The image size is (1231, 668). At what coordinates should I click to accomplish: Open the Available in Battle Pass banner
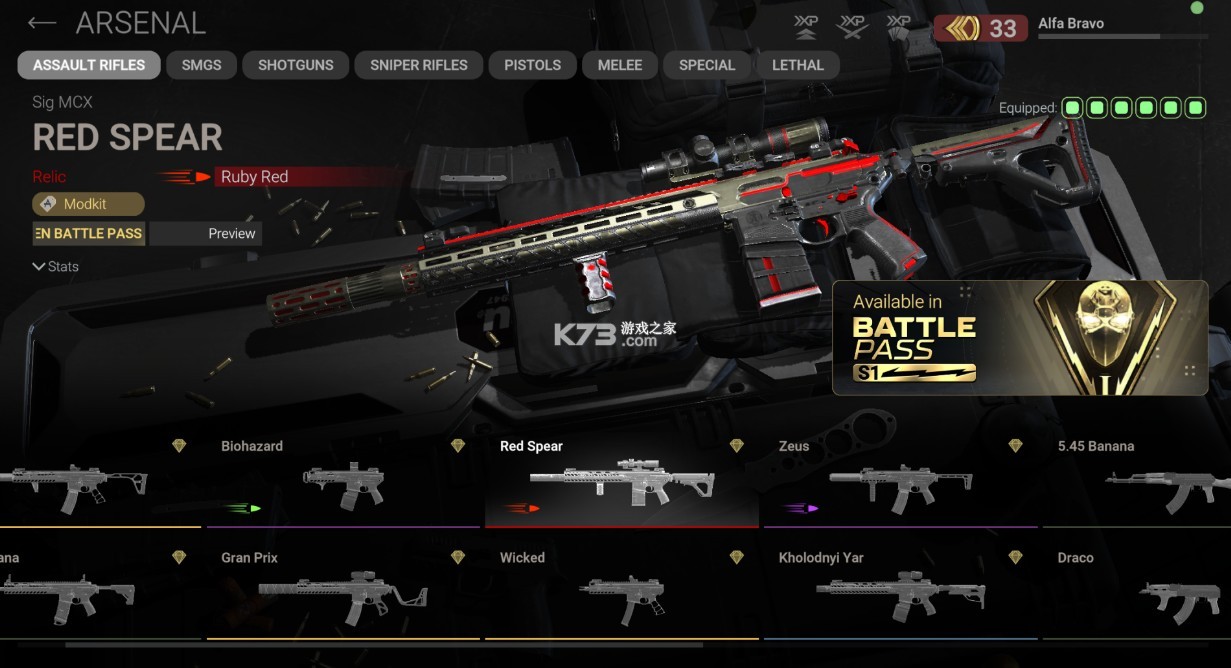point(1020,337)
